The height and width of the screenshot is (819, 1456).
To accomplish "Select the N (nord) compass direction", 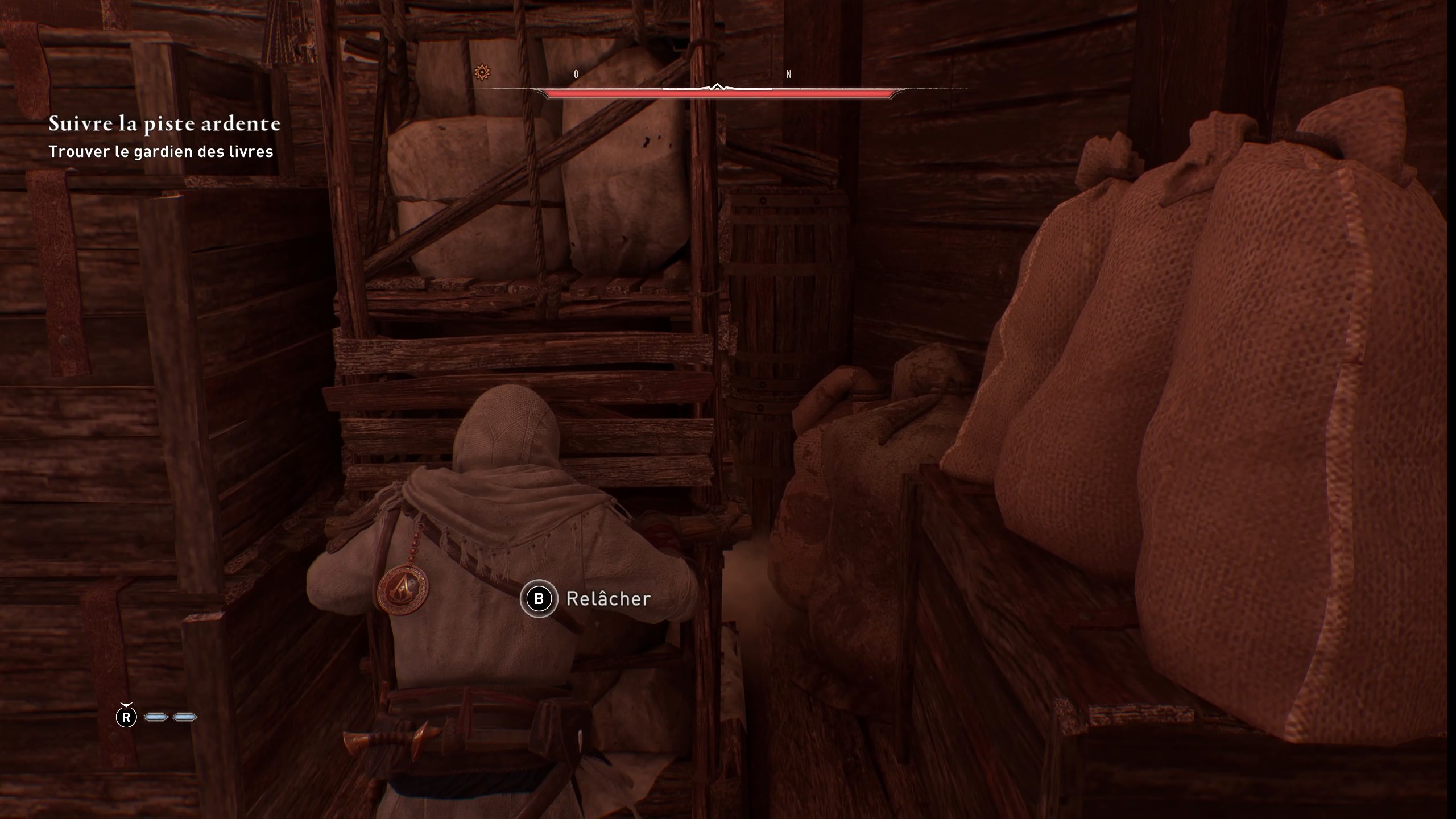I will 788,73.
